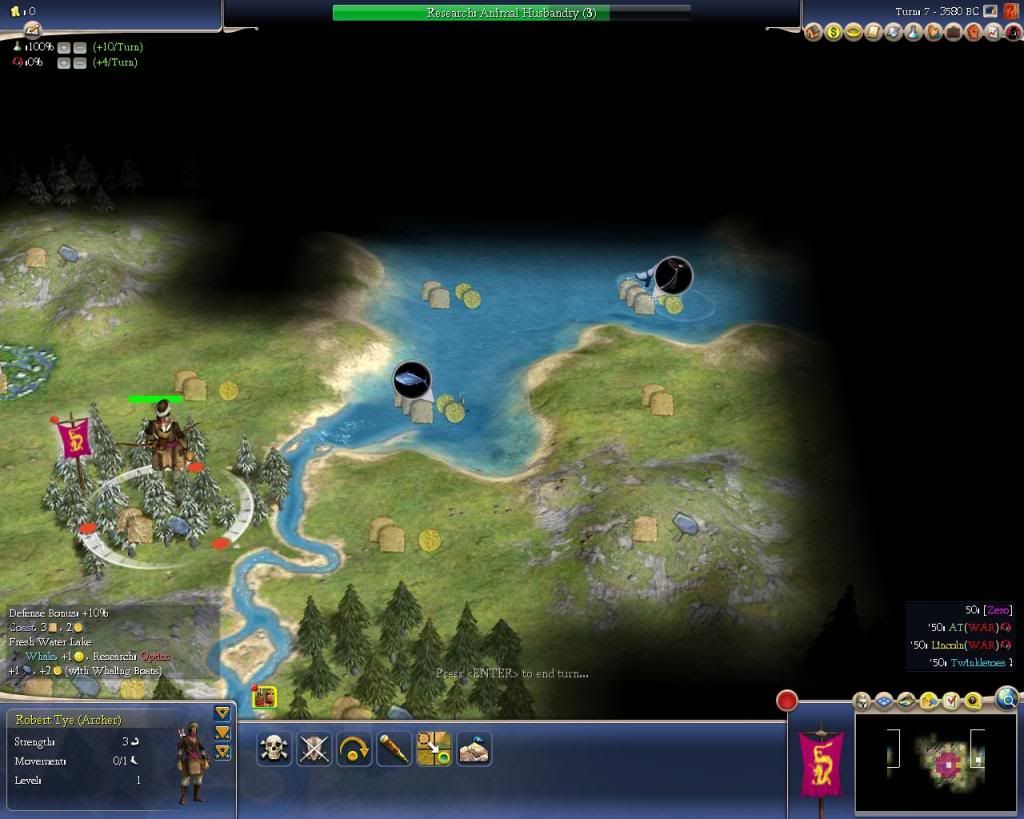This screenshot has width=1024, height=819.
Task: Fortify the archer using crossed-swords shield button
Action: [x=314, y=749]
